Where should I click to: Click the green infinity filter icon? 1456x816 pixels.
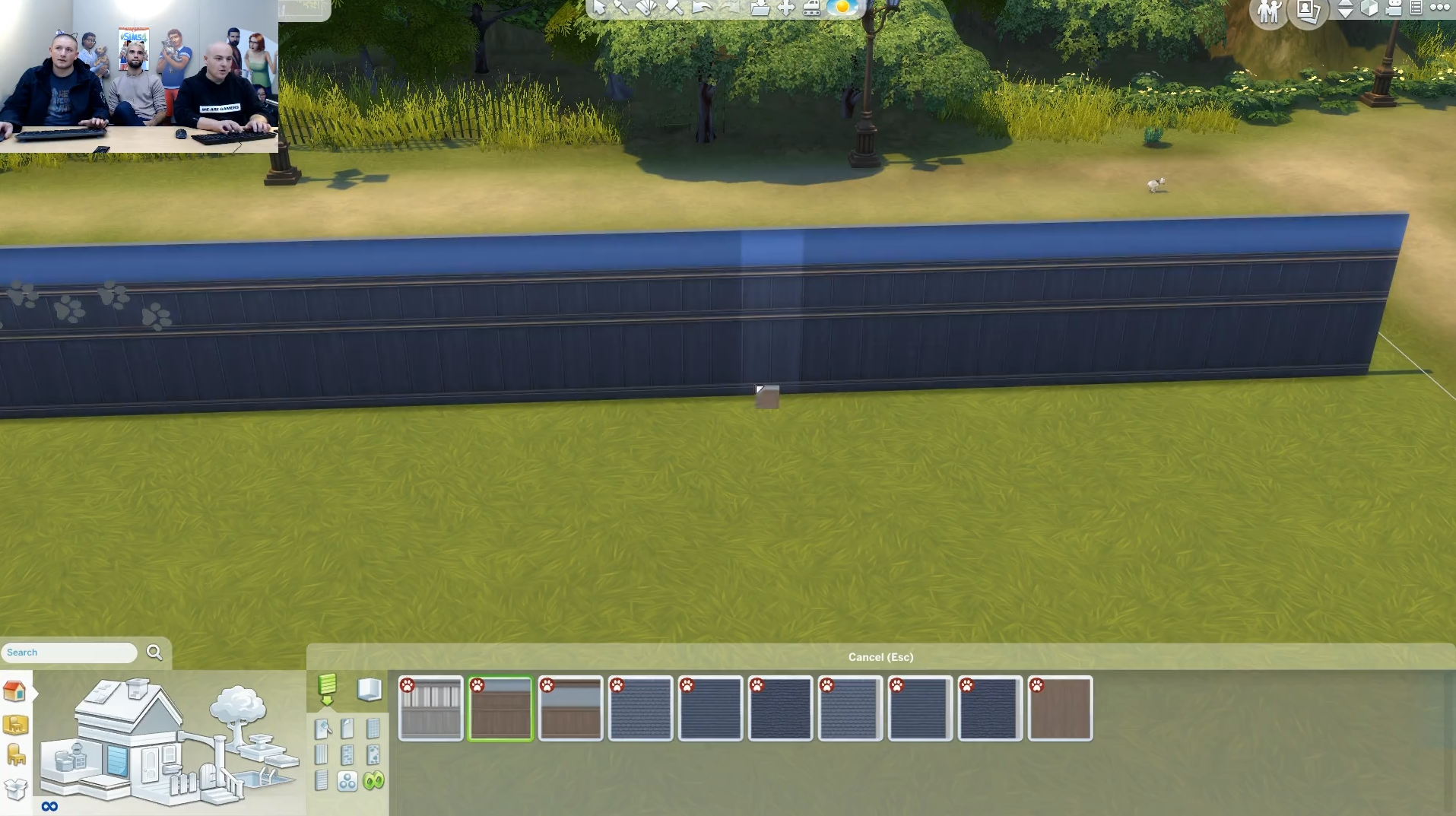pos(373,781)
